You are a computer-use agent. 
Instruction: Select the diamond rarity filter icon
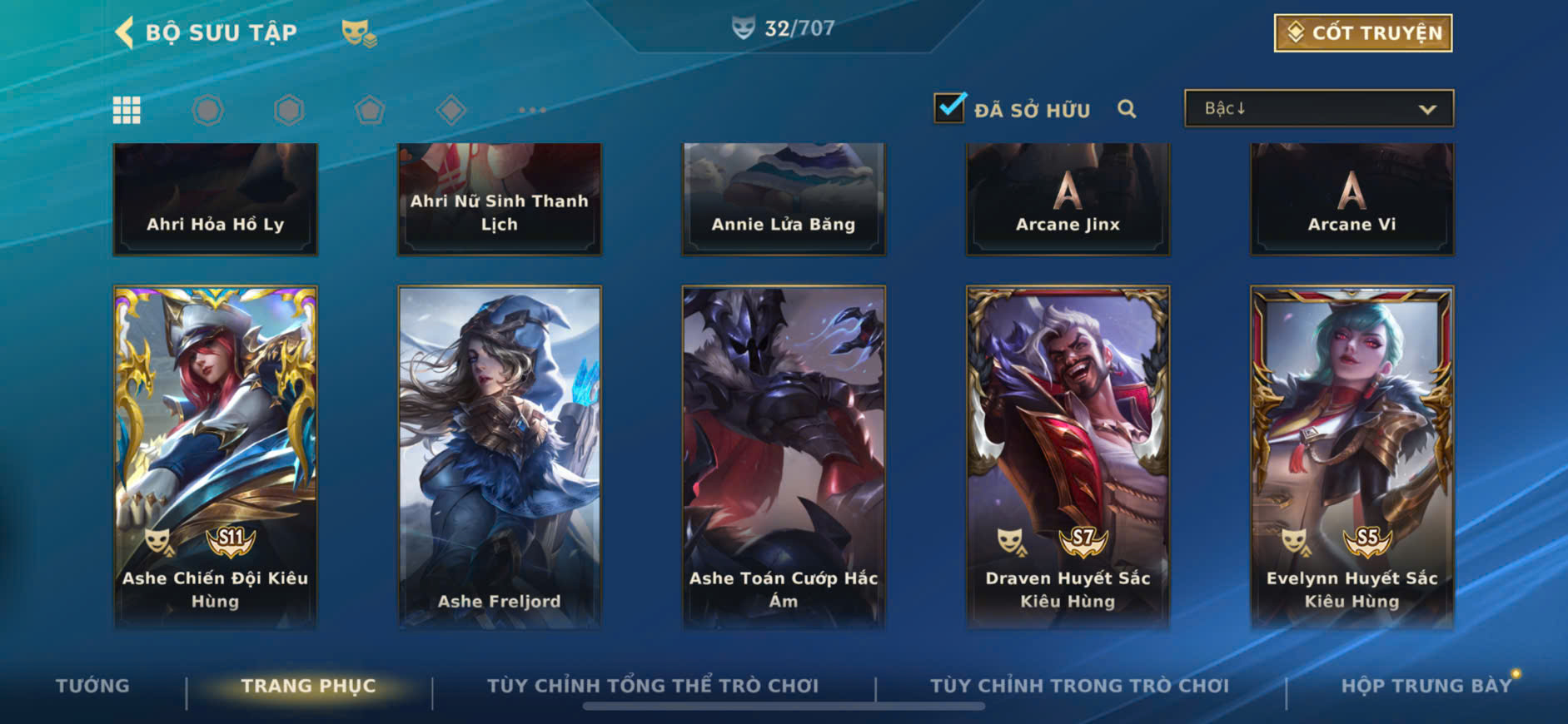click(450, 110)
